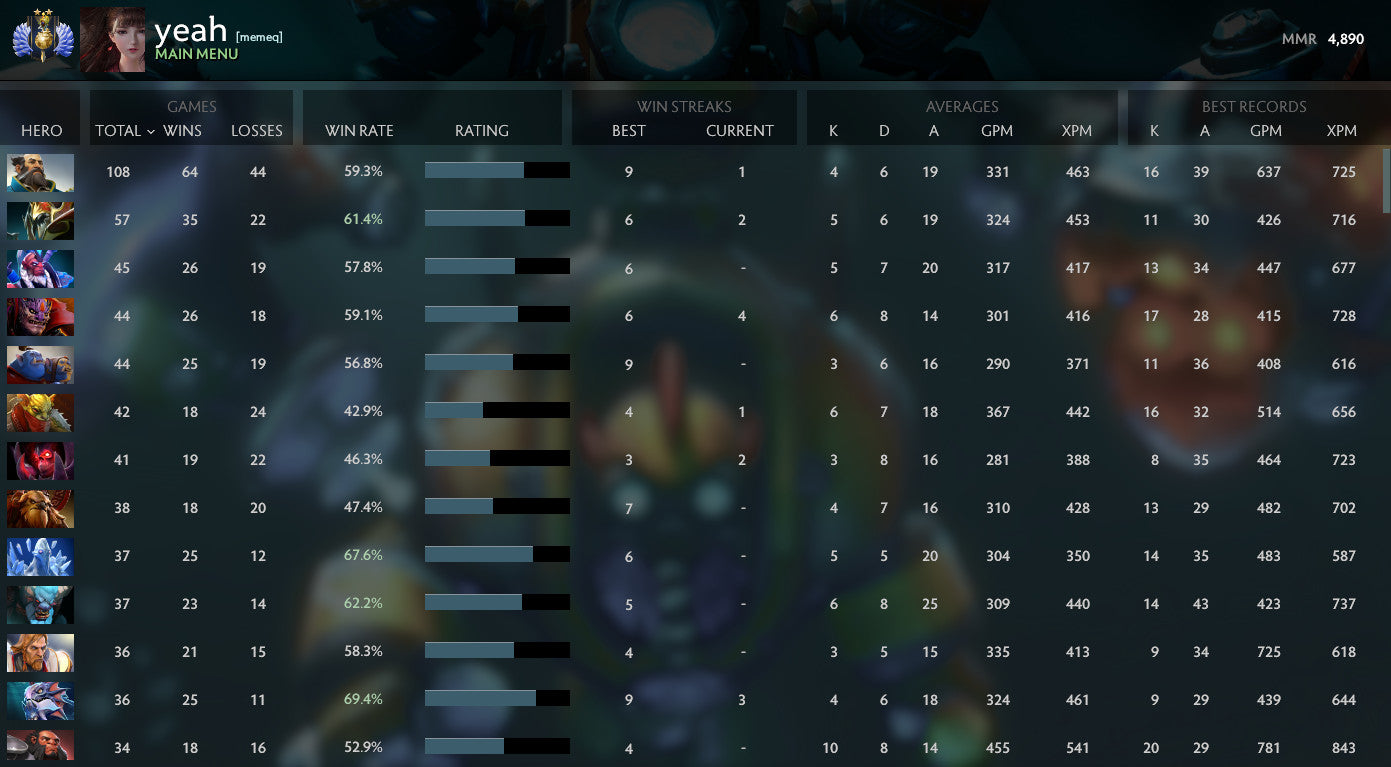1391x767 pixels.
Task: Open the hero portrait in the 69.4% win rate row
Action: (40, 700)
